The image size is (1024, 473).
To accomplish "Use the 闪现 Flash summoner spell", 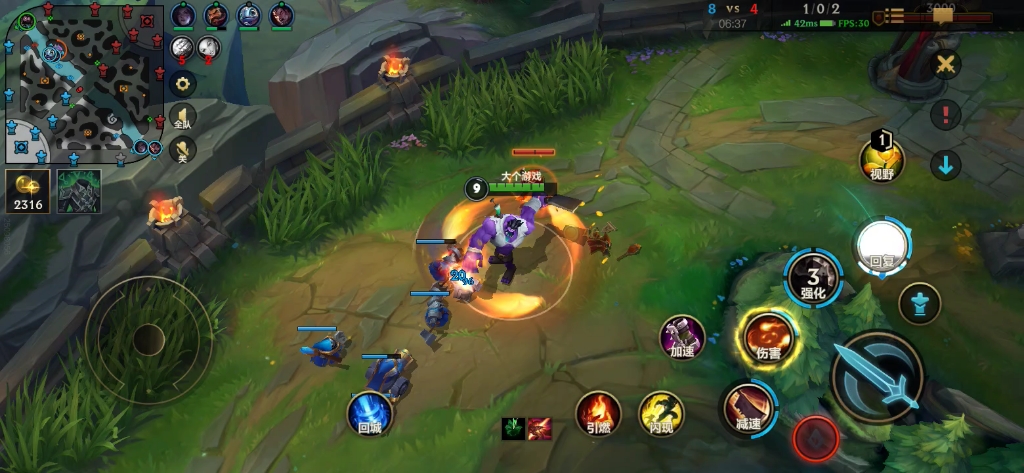I will [660, 413].
